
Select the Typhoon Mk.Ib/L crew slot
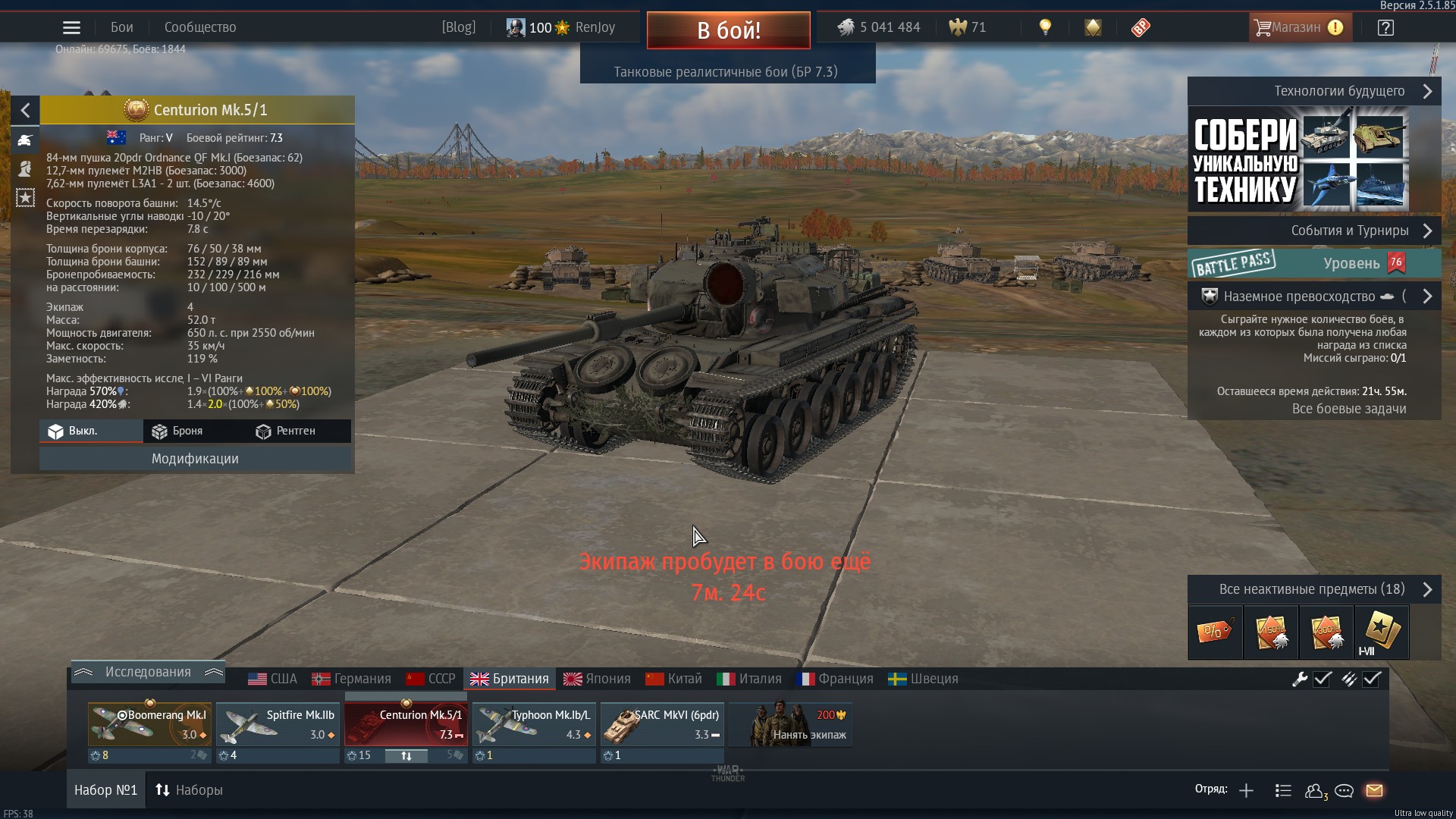(x=534, y=725)
